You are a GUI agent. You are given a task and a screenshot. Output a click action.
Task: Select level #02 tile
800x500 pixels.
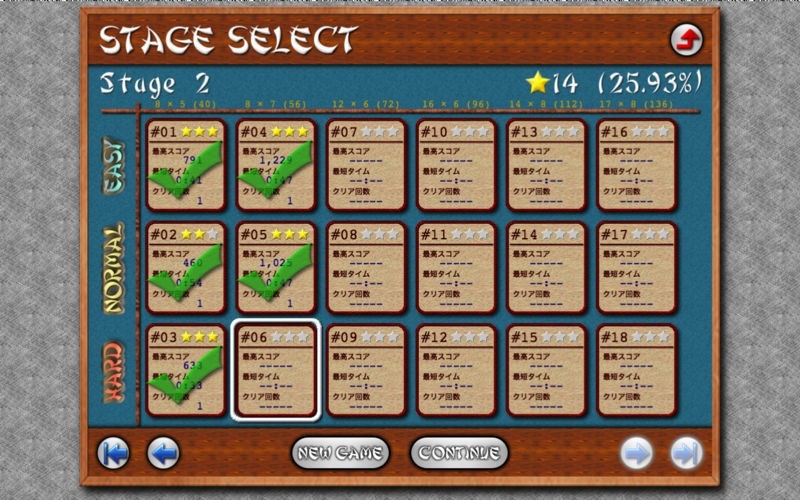(185, 267)
